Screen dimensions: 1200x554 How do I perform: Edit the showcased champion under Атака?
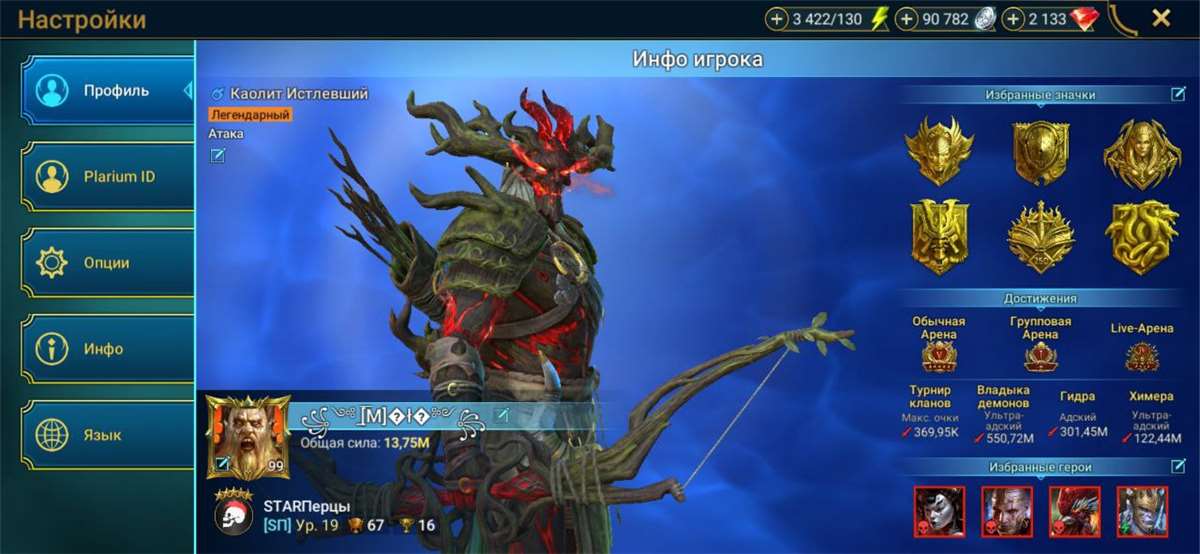(x=218, y=155)
